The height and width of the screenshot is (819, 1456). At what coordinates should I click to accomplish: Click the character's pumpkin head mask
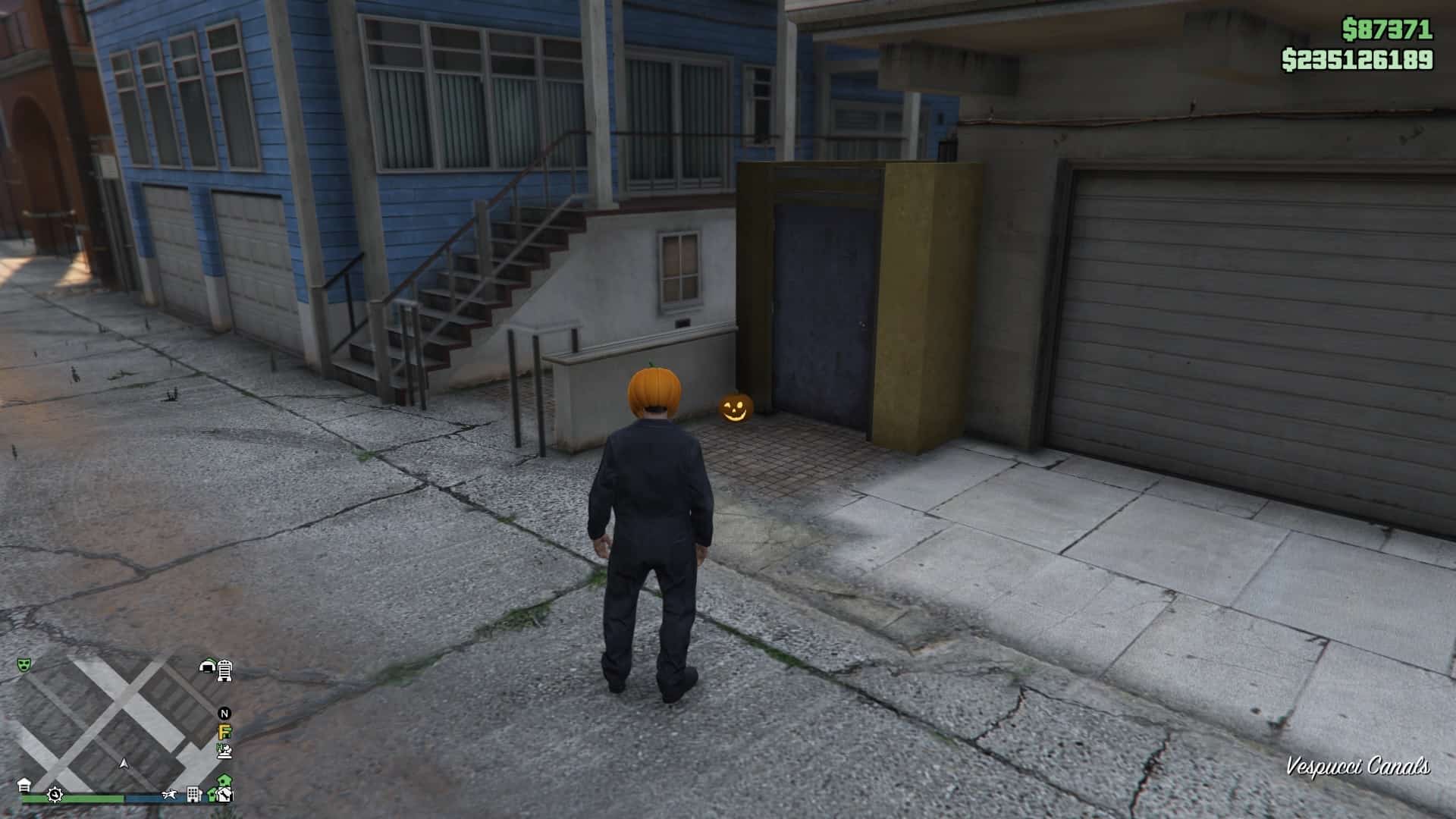[655, 392]
